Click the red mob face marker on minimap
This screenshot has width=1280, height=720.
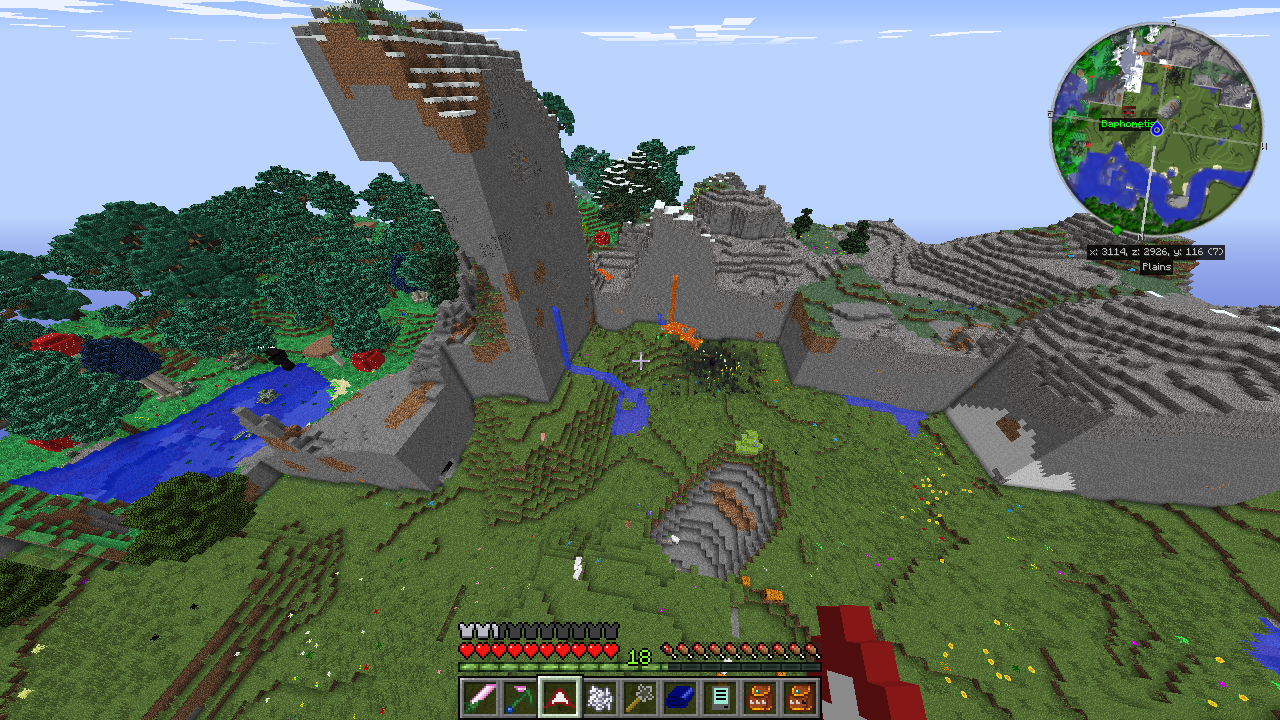coord(1129,110)
